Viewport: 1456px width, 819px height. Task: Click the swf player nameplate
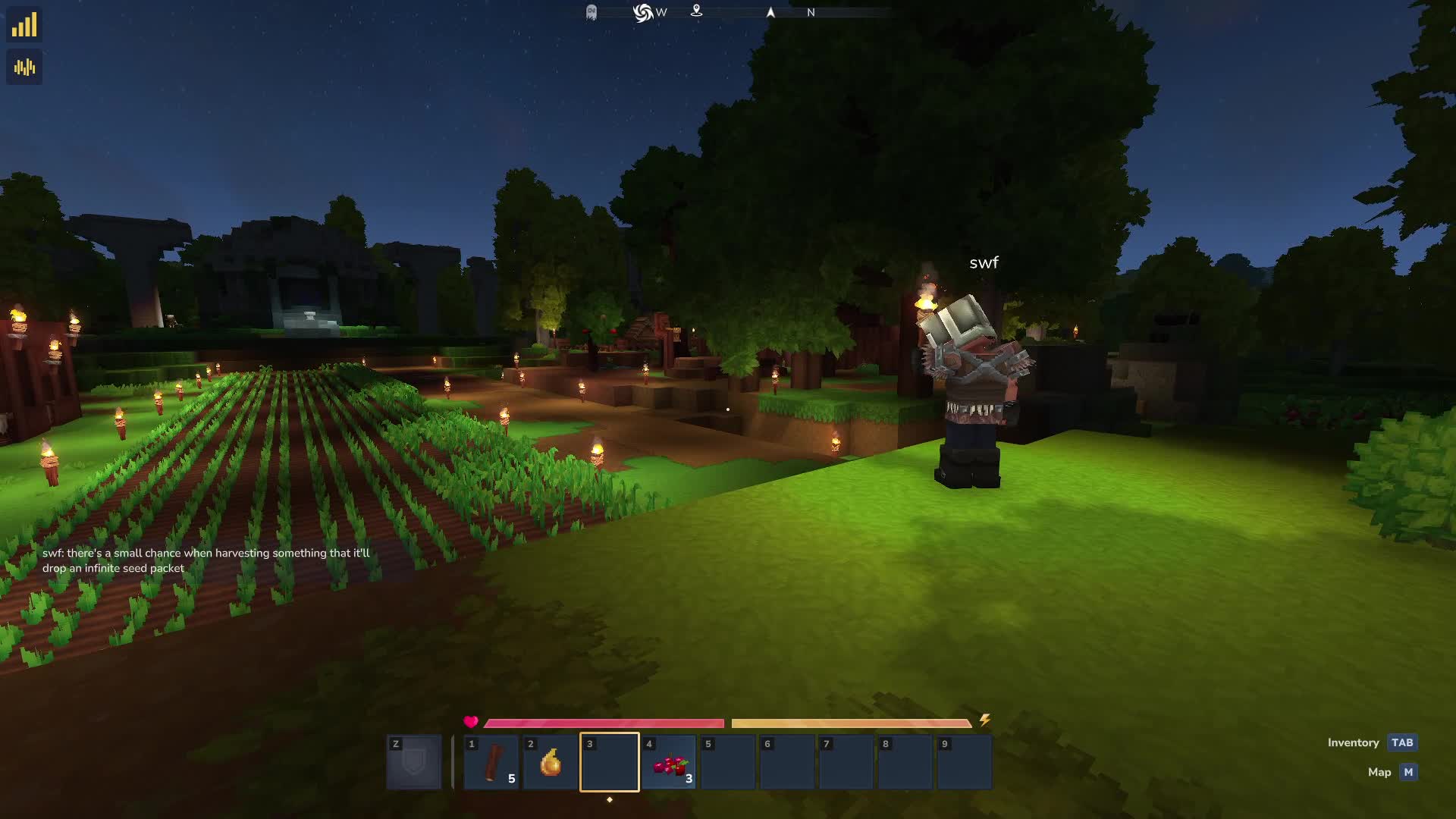pyautogui.click(x=984, y=262)
